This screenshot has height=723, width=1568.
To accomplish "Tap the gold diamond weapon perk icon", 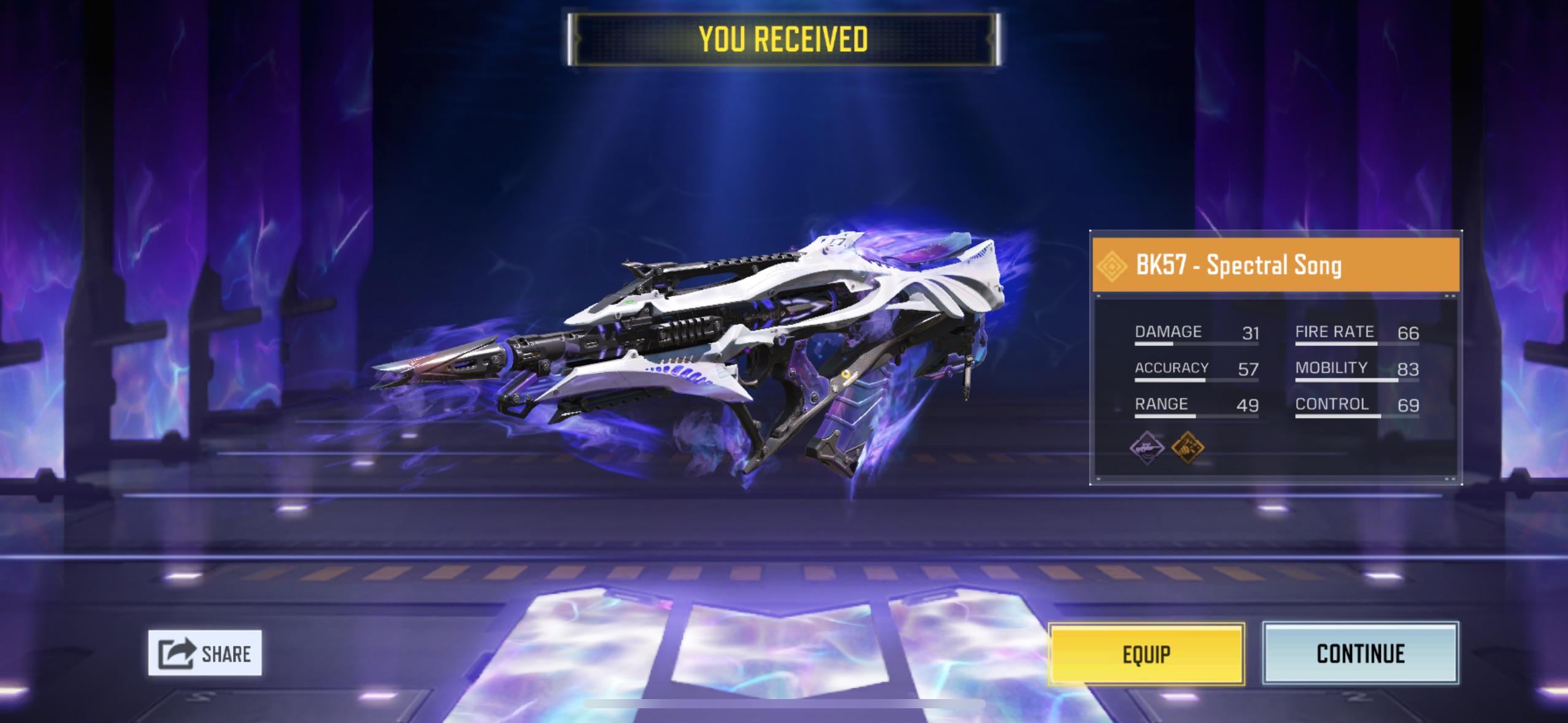I will click(x=1188, y=448).
